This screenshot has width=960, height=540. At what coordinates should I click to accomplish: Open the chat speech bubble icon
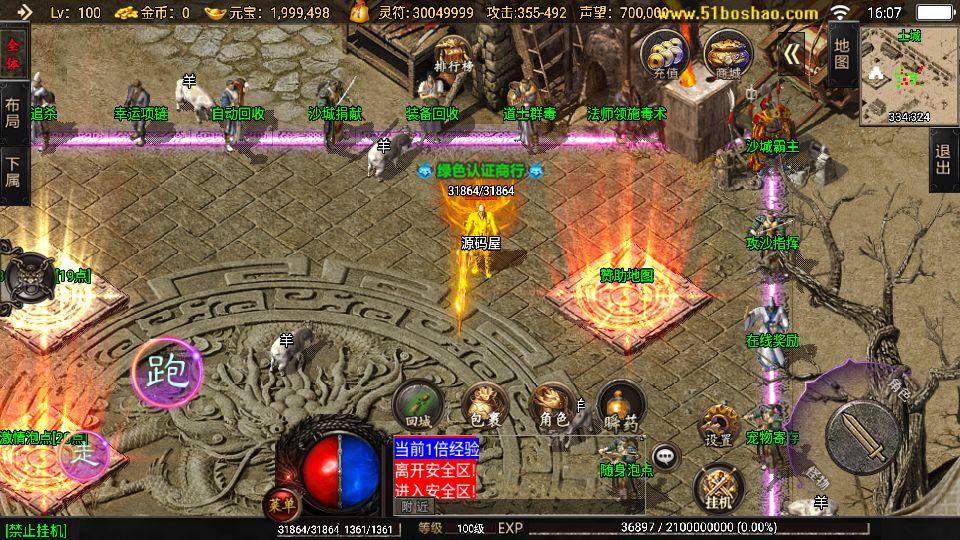click(665, 457)
